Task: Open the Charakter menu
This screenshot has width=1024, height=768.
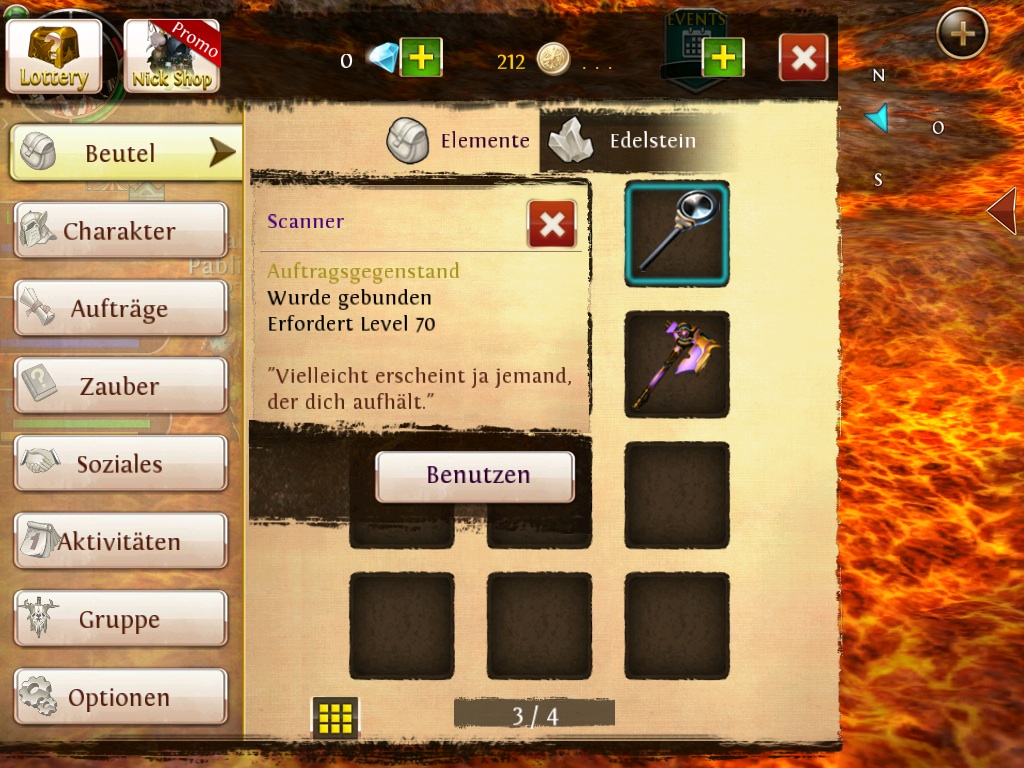Action: click(120, 231)
